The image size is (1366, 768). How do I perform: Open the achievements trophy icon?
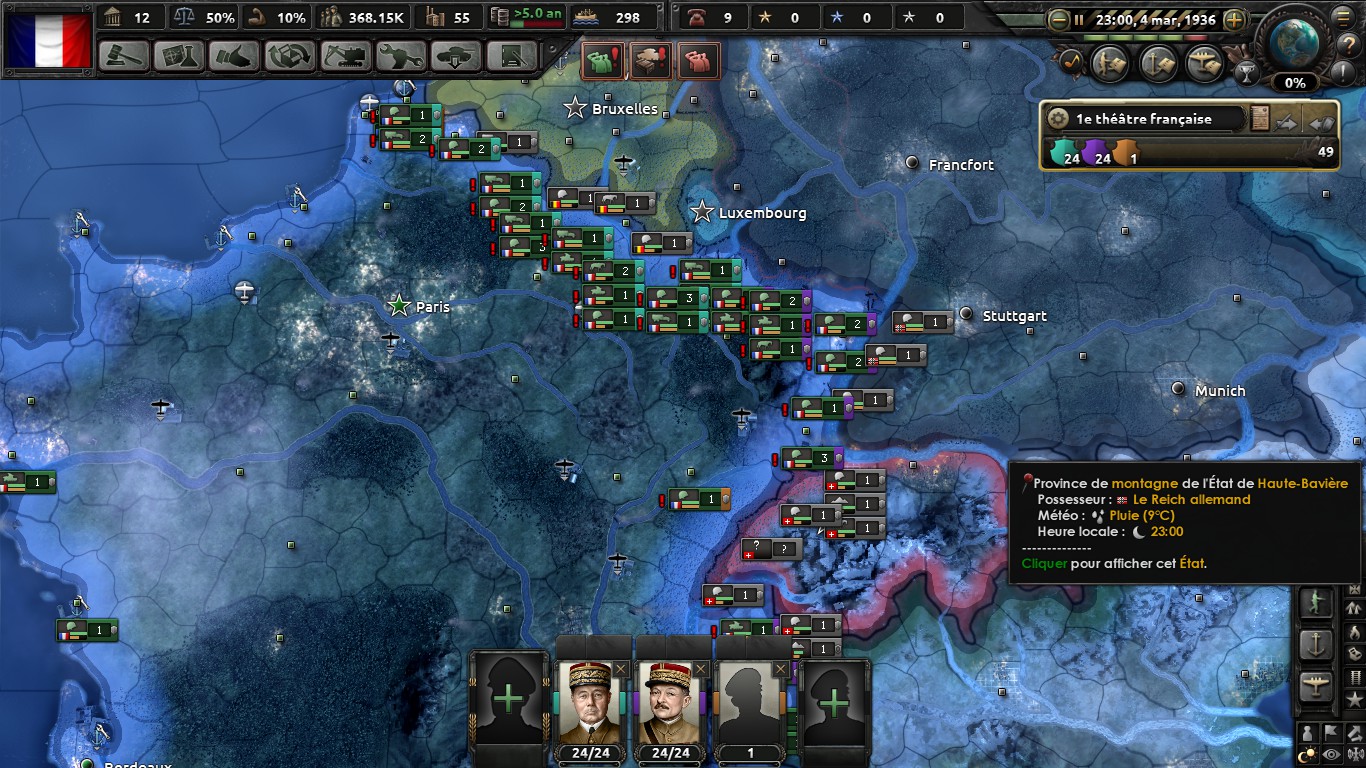coord(1246,72)
